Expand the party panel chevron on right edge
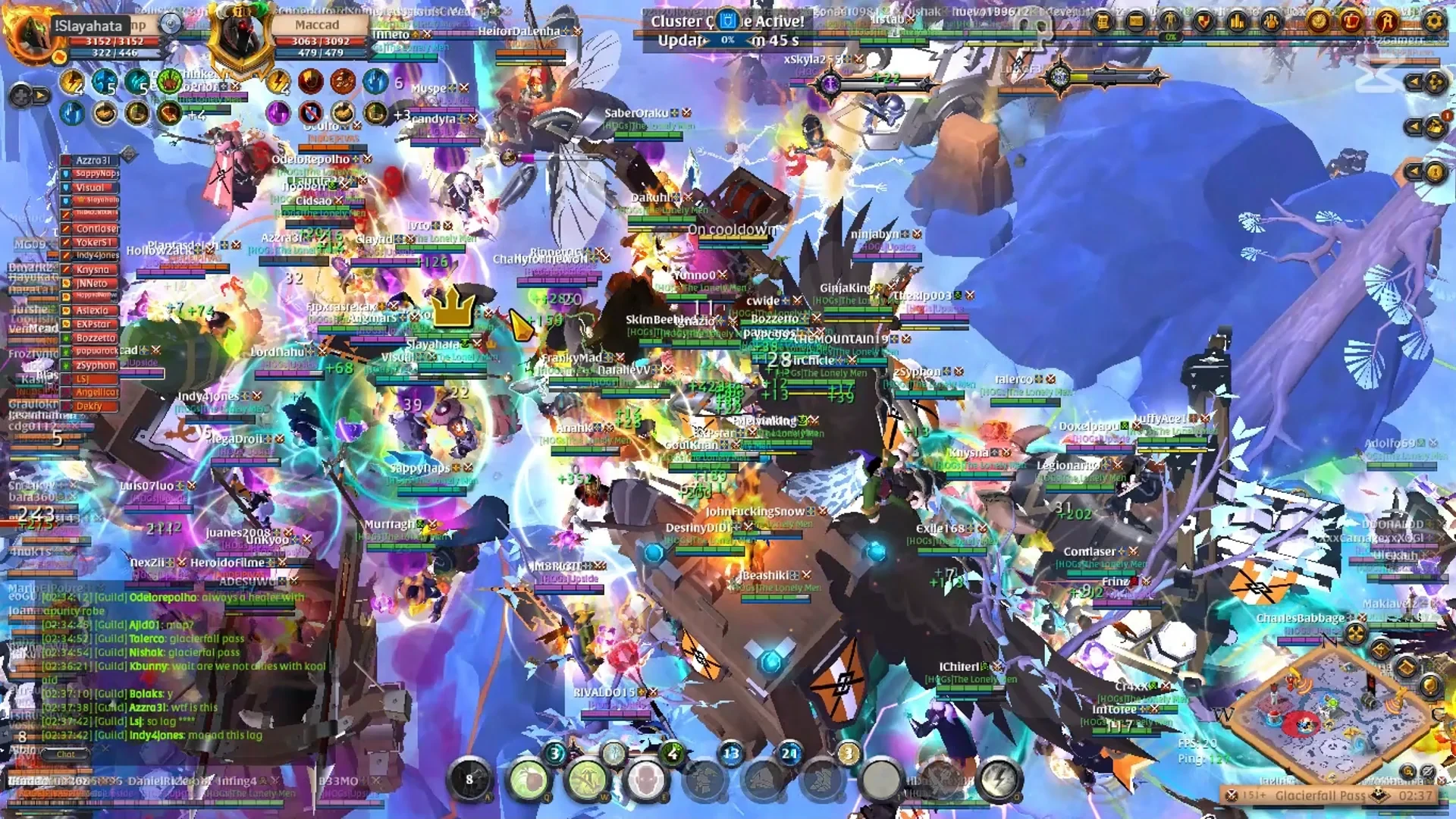Viewport: 1456px width, 819px height. [1415, 81]
